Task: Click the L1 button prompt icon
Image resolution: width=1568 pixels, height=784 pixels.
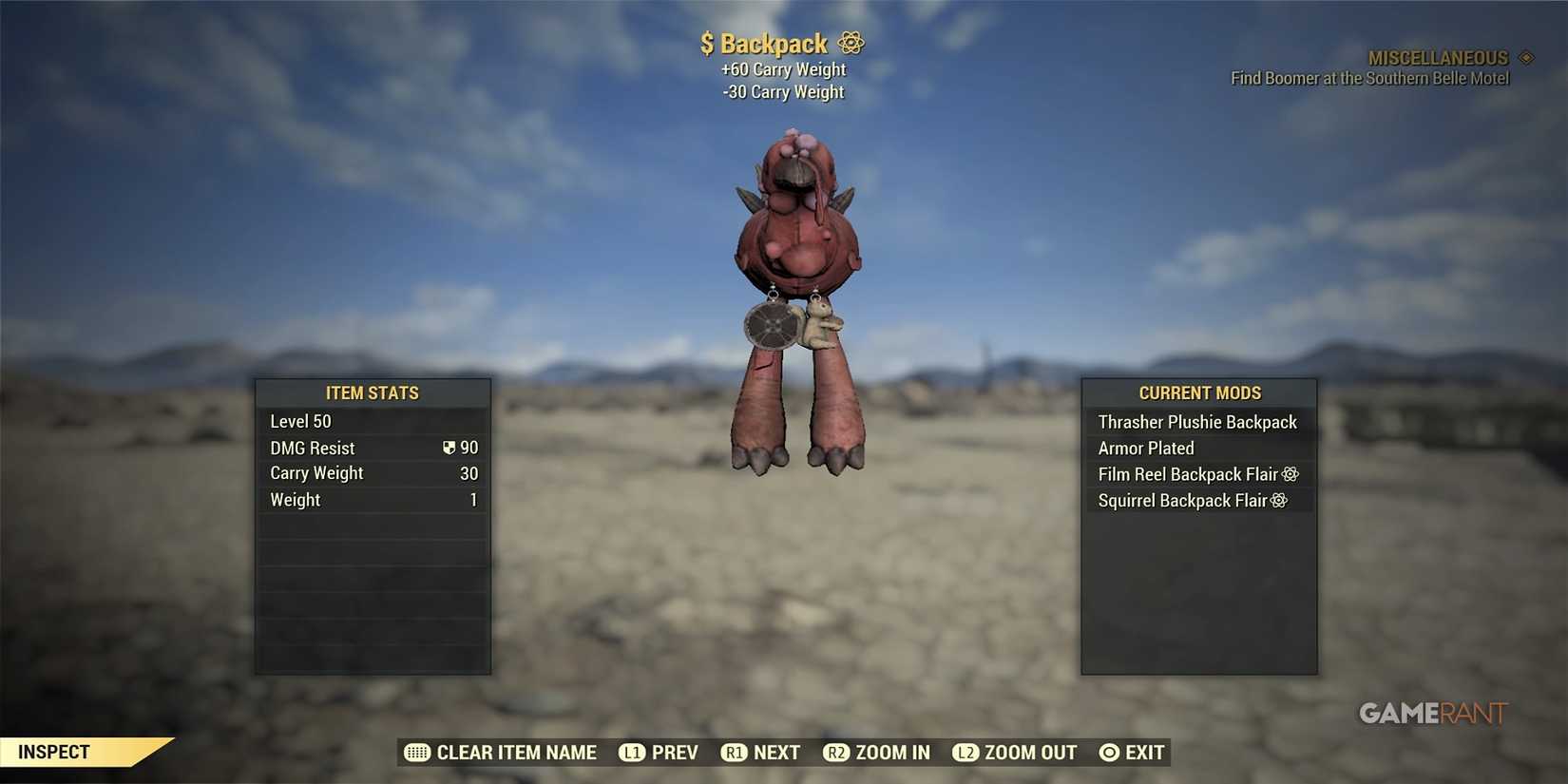Action: (632, 752)
